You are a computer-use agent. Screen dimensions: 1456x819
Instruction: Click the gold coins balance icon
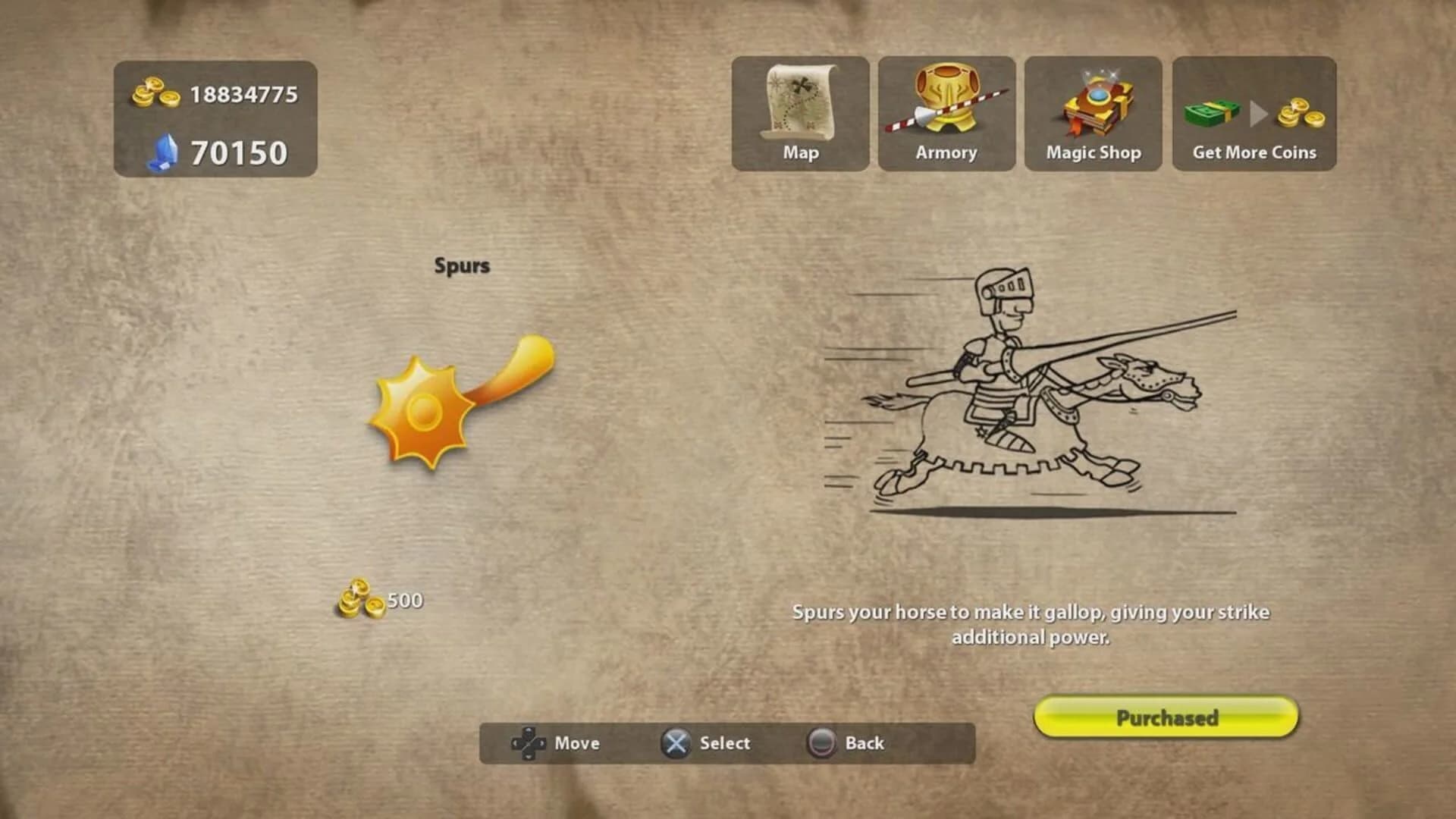point(157,91)
